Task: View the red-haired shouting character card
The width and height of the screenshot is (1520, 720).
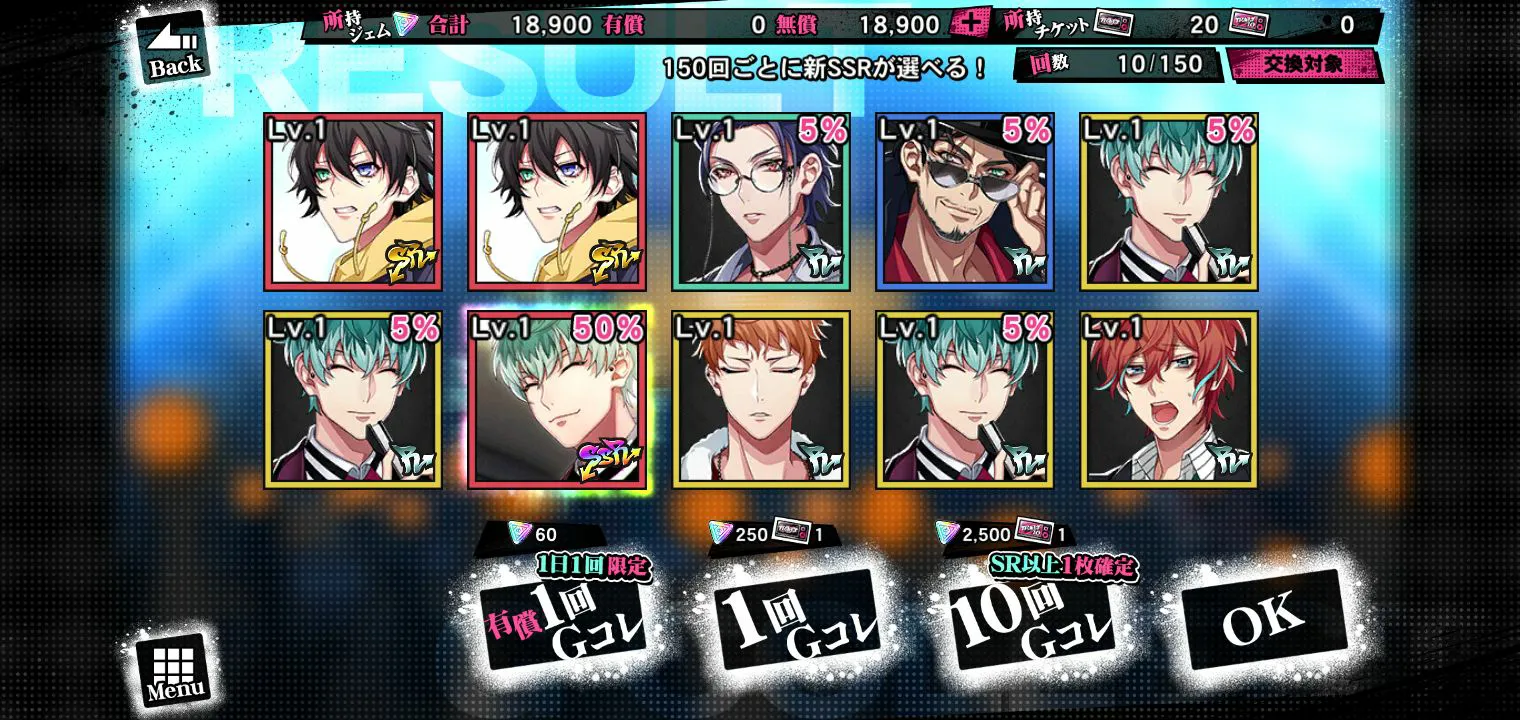Action: 1168,399
